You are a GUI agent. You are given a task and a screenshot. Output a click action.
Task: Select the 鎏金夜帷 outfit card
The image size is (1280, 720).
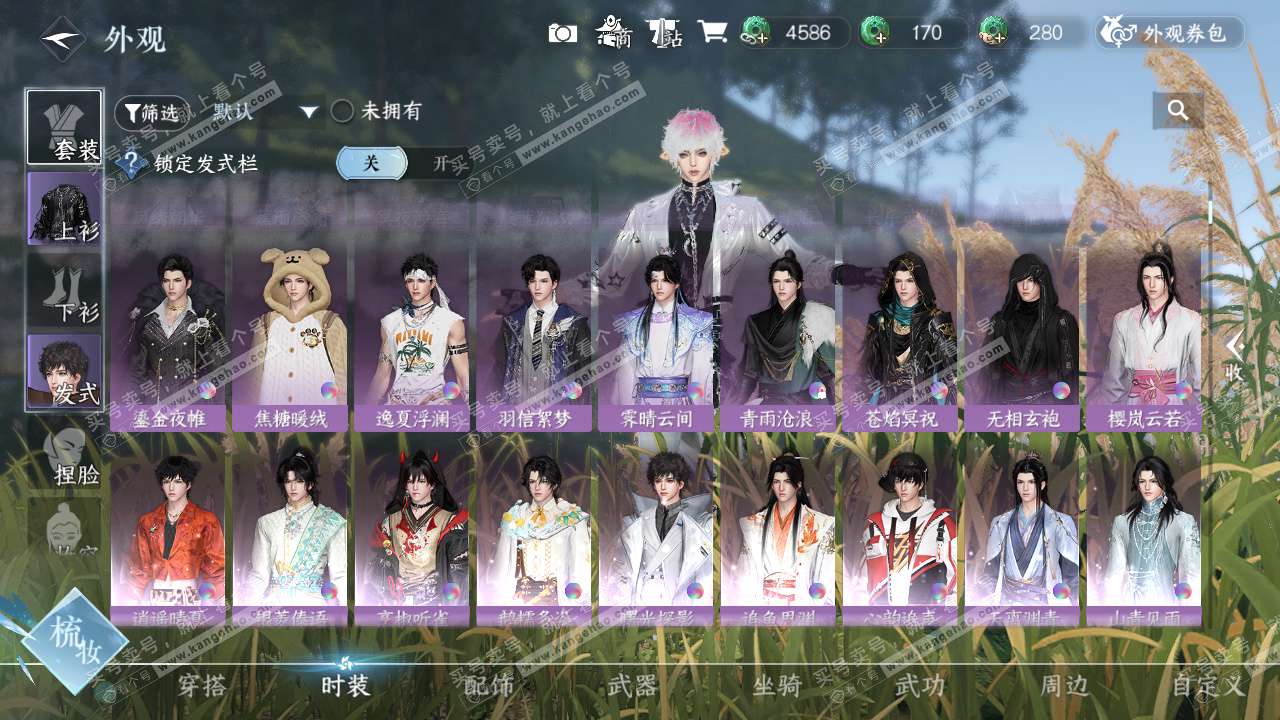[x=168, y=338]
